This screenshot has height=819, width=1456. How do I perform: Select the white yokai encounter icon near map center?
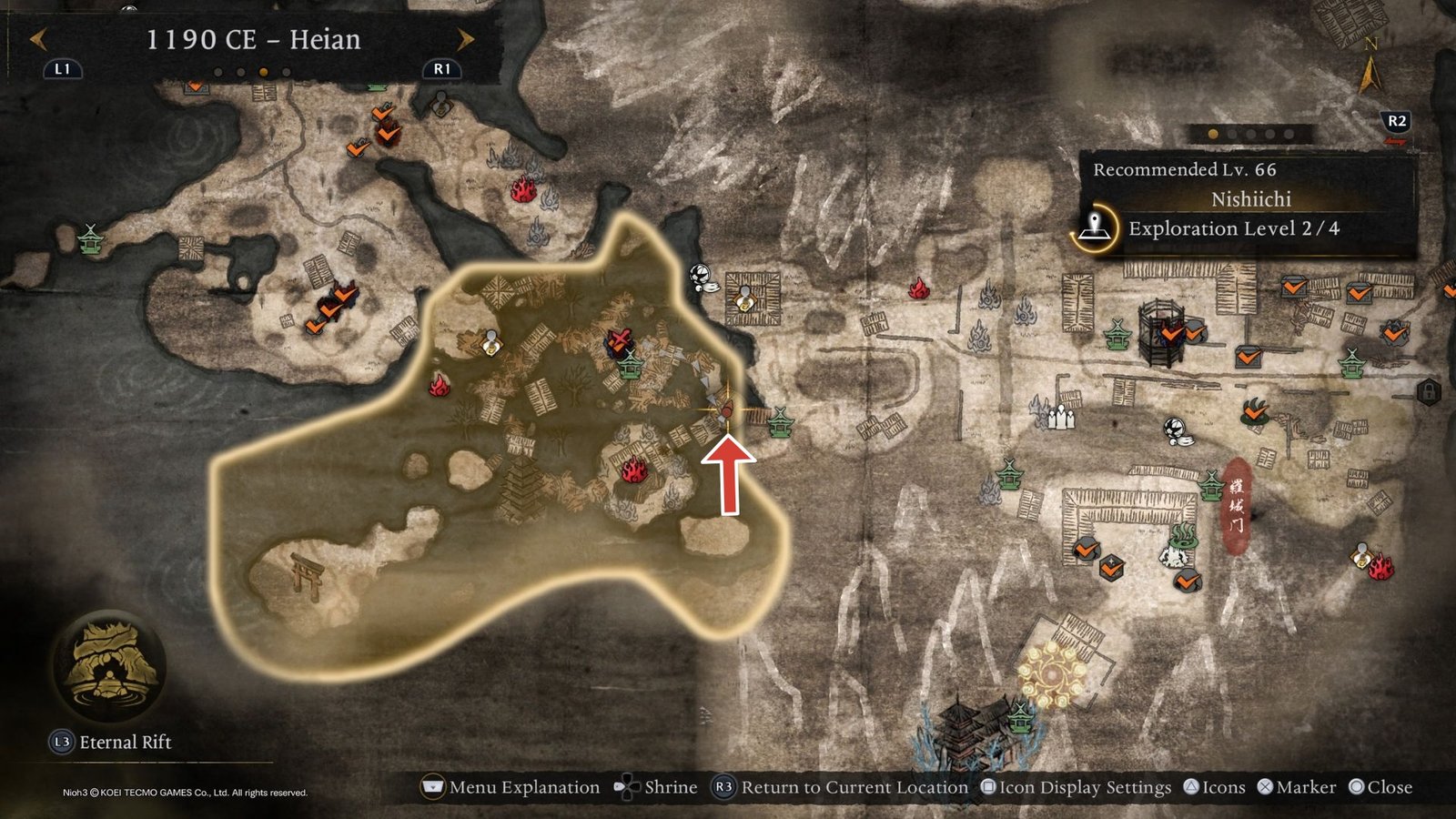699,275
